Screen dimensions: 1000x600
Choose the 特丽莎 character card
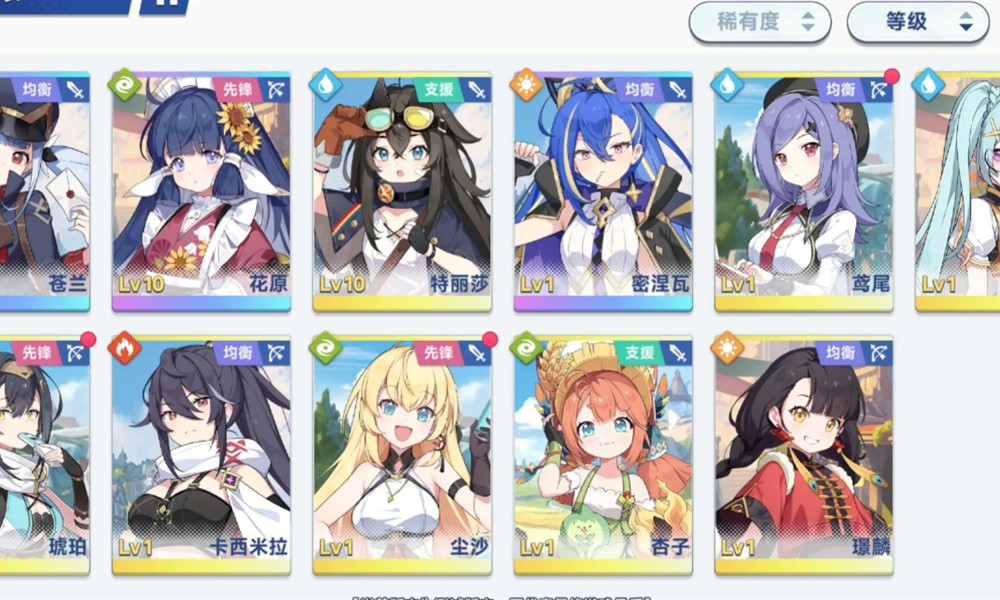click(x=402, y=190)
